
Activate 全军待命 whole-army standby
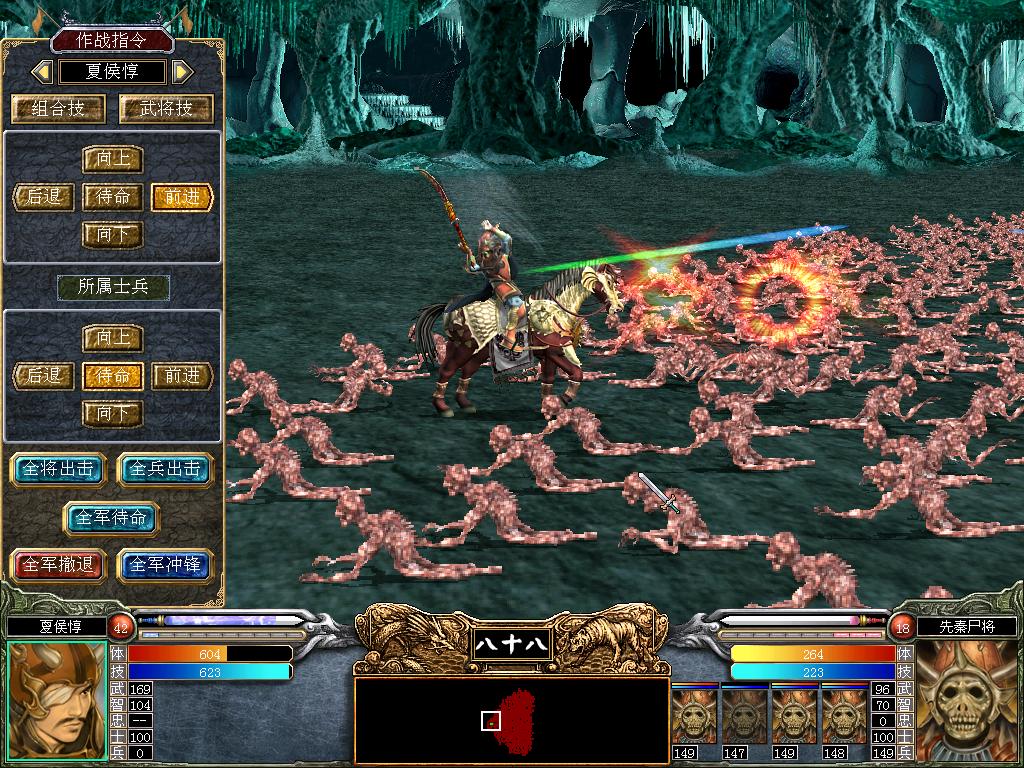click(112, 517)
